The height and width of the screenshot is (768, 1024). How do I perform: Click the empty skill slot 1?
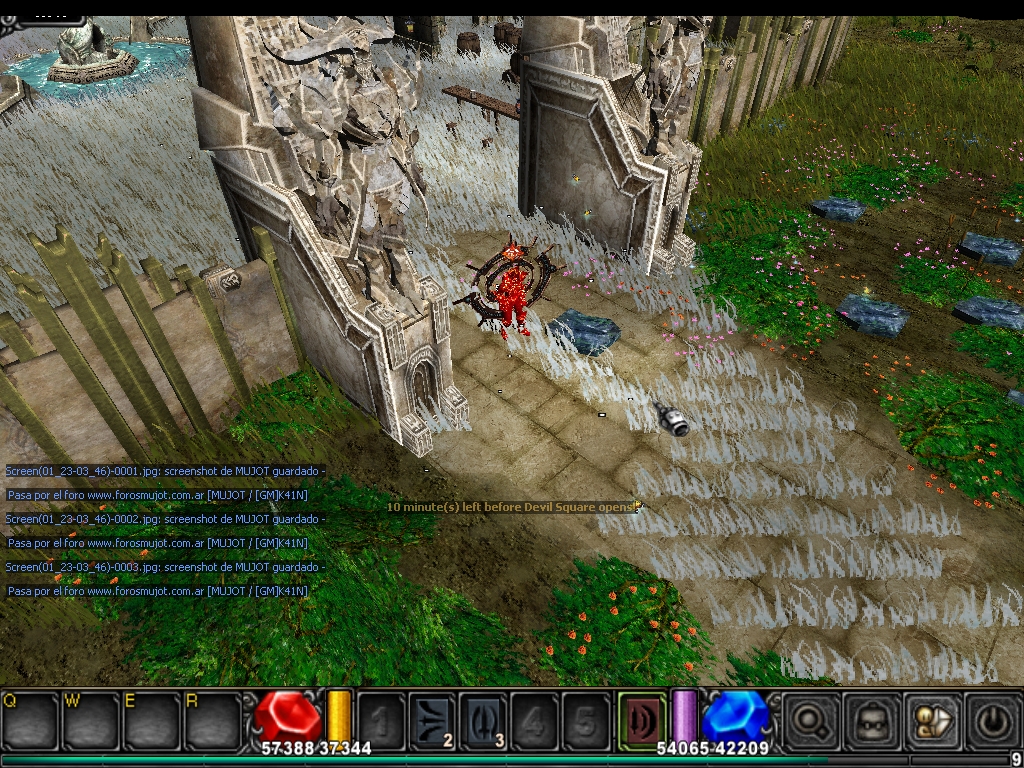point(381,720)
